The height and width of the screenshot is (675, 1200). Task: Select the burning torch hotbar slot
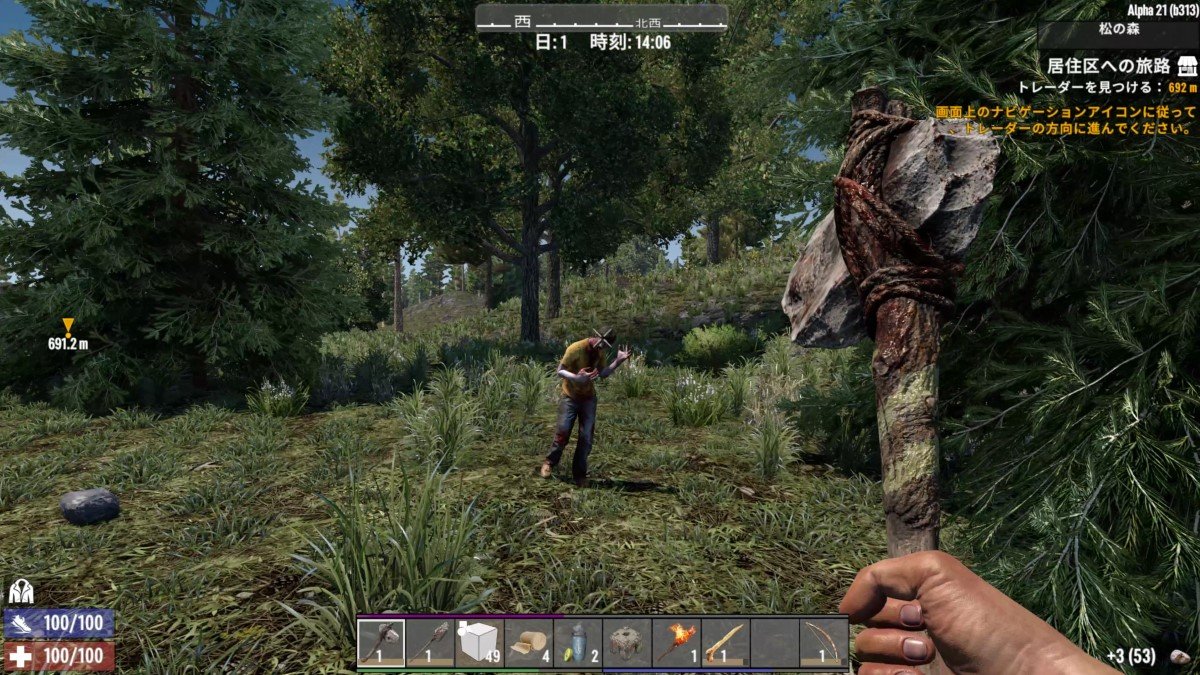tap(676, 643)
